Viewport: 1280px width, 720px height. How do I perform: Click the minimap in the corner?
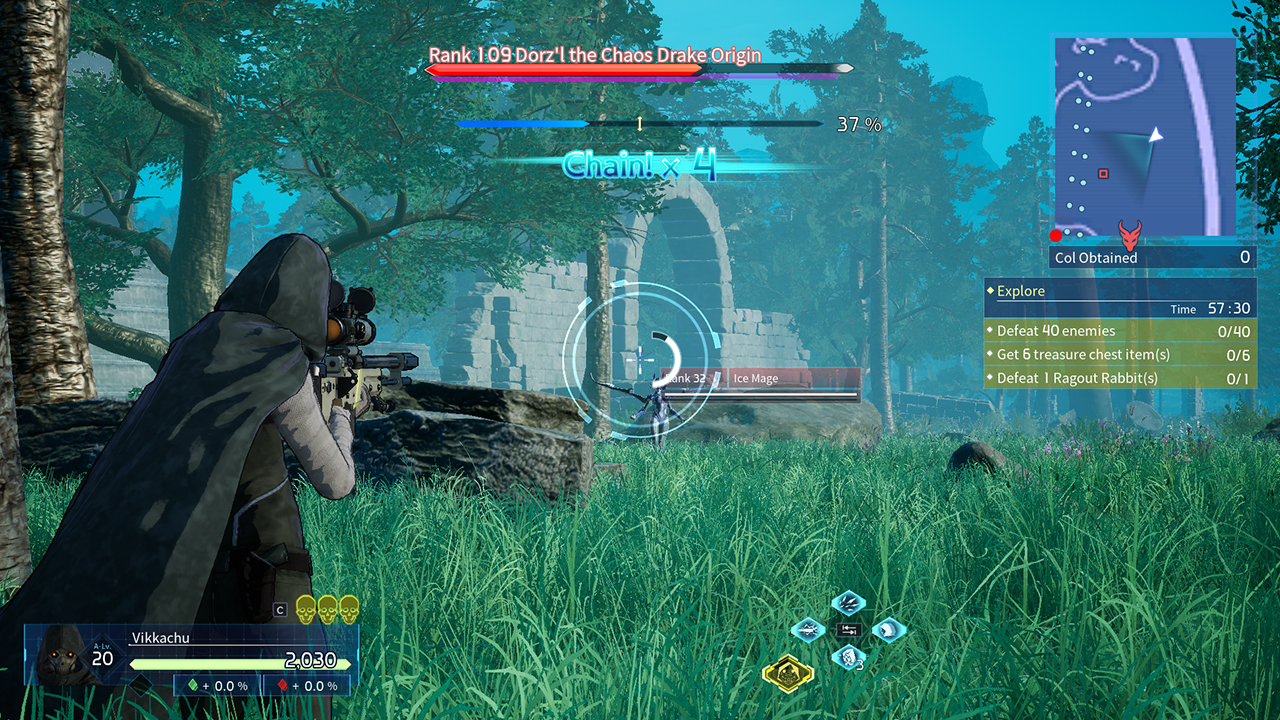pyautogui.click(x=1144, y=136)
